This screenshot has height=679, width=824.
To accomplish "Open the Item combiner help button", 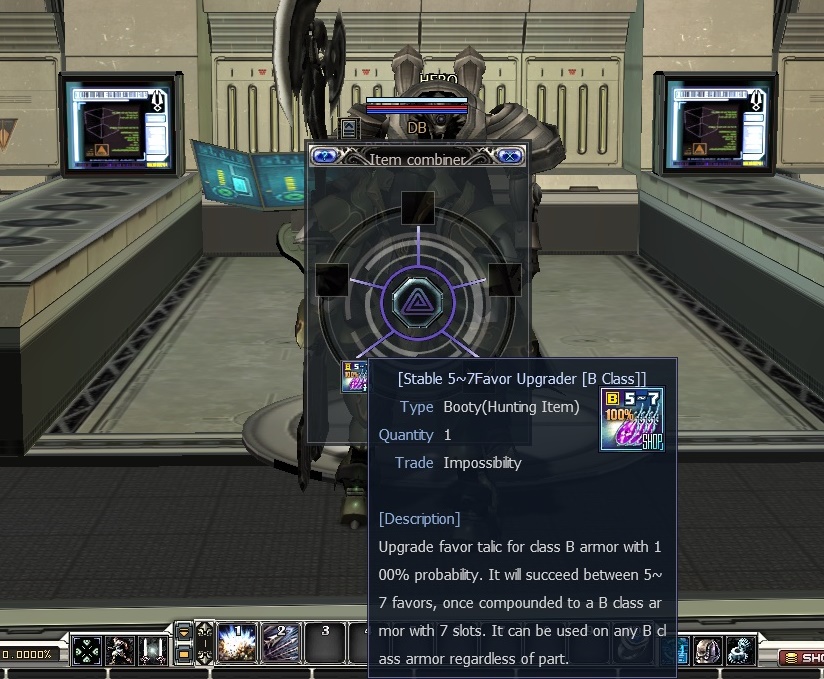I will tap(324, 155).
